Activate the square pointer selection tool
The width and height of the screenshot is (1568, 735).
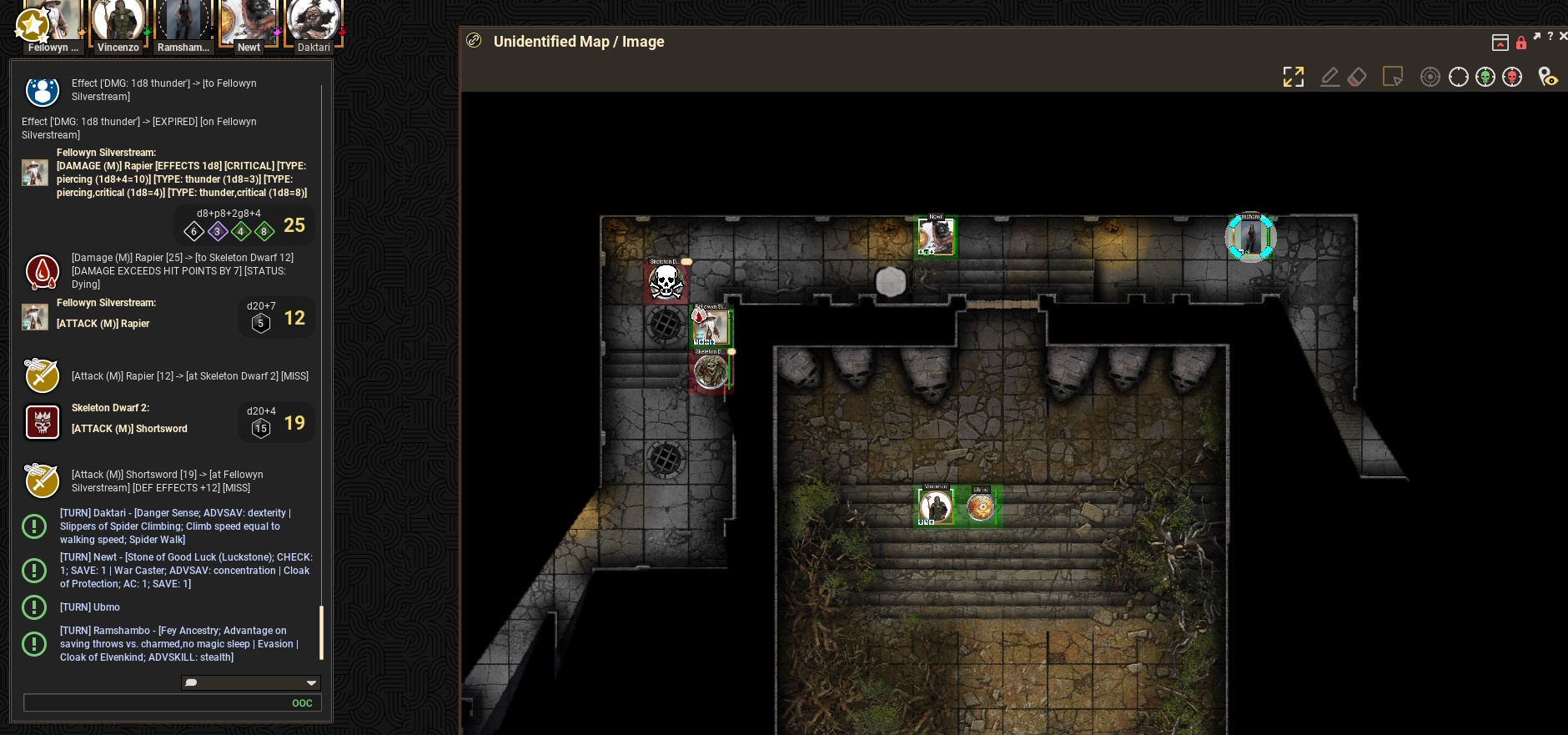[x=1392, y=78]
